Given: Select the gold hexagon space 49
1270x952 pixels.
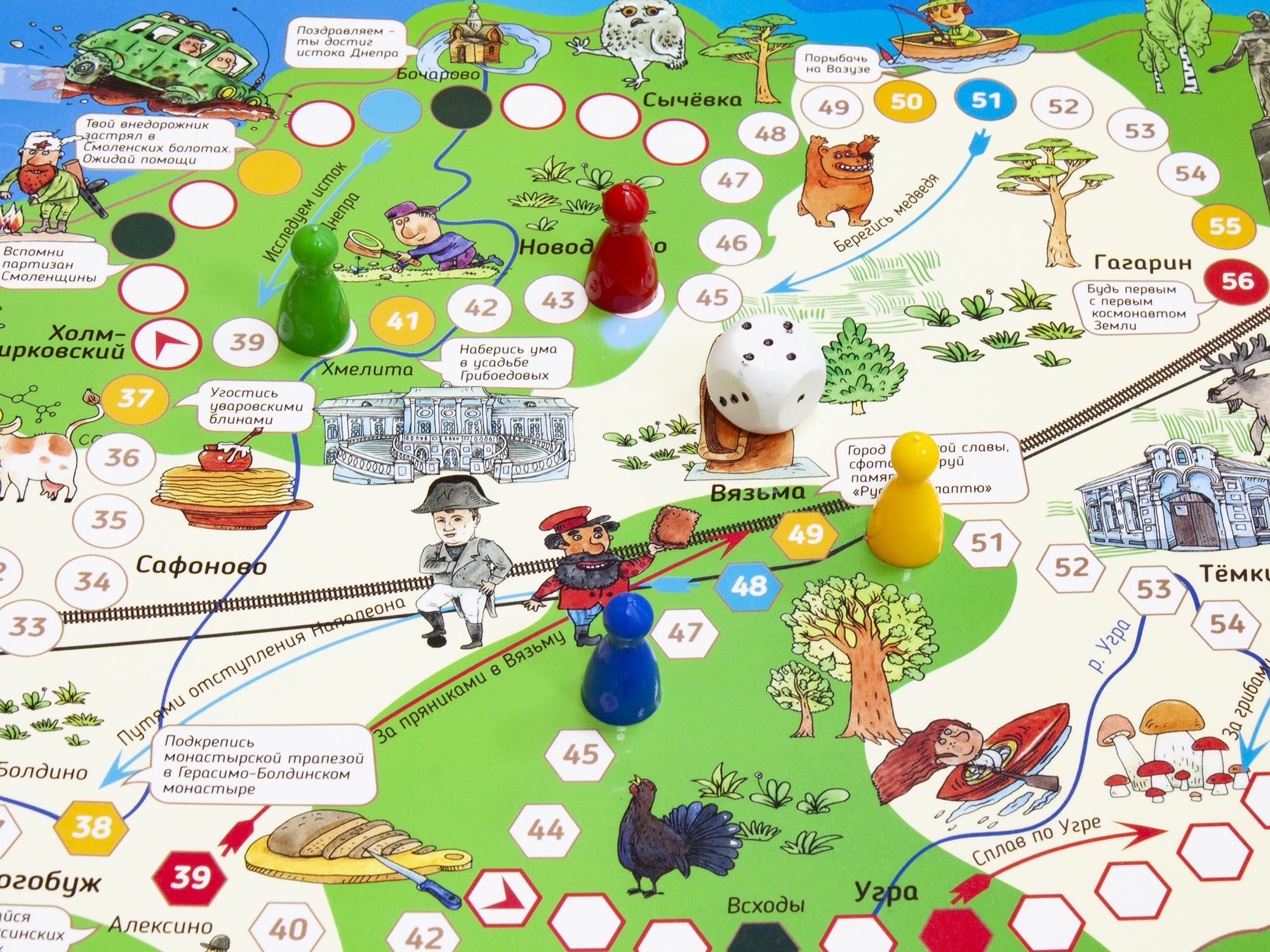Looking at the screenshot, I should click(x=806, y=534).
